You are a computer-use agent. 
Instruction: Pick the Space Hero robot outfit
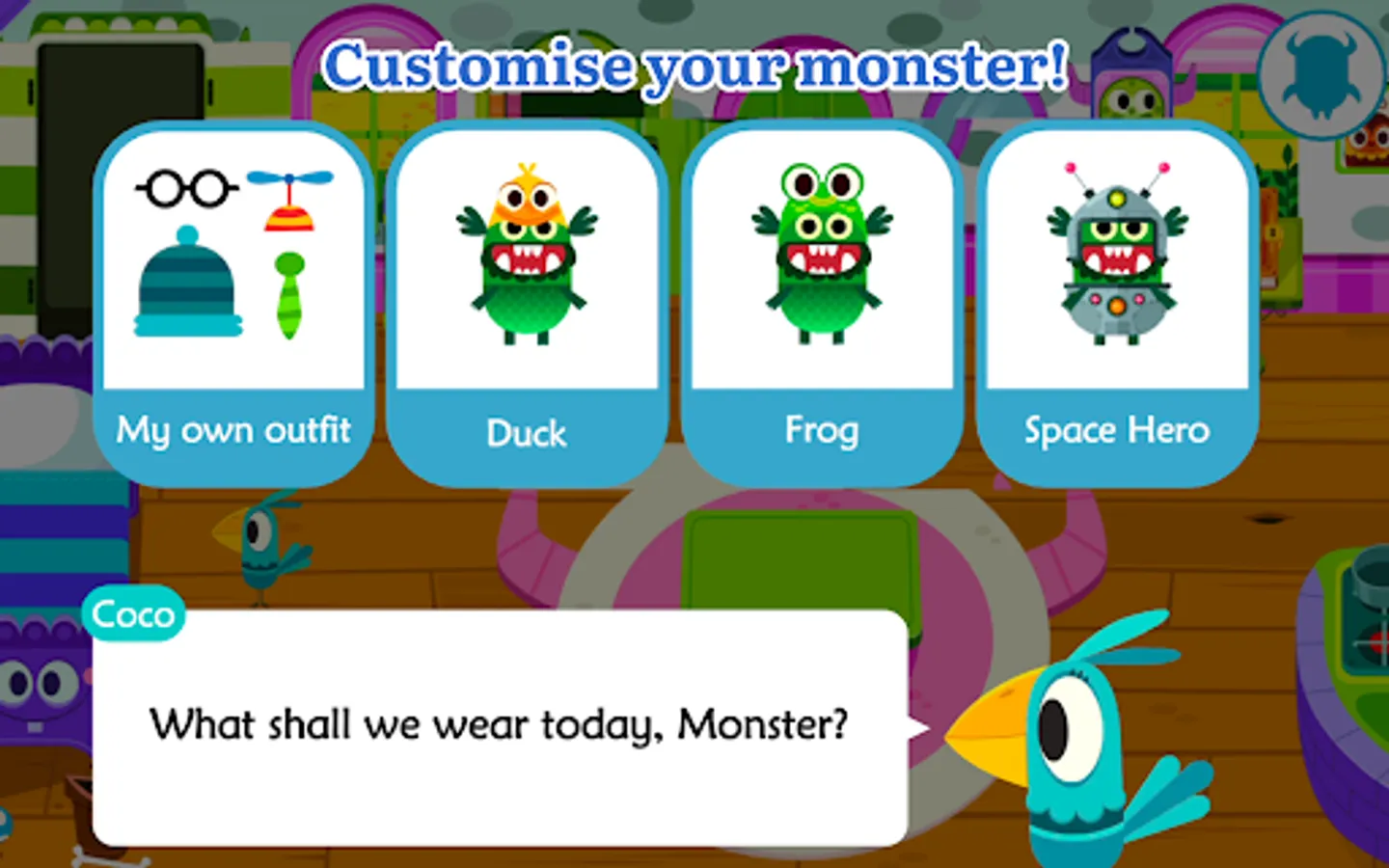click(x=1116, y=260)
